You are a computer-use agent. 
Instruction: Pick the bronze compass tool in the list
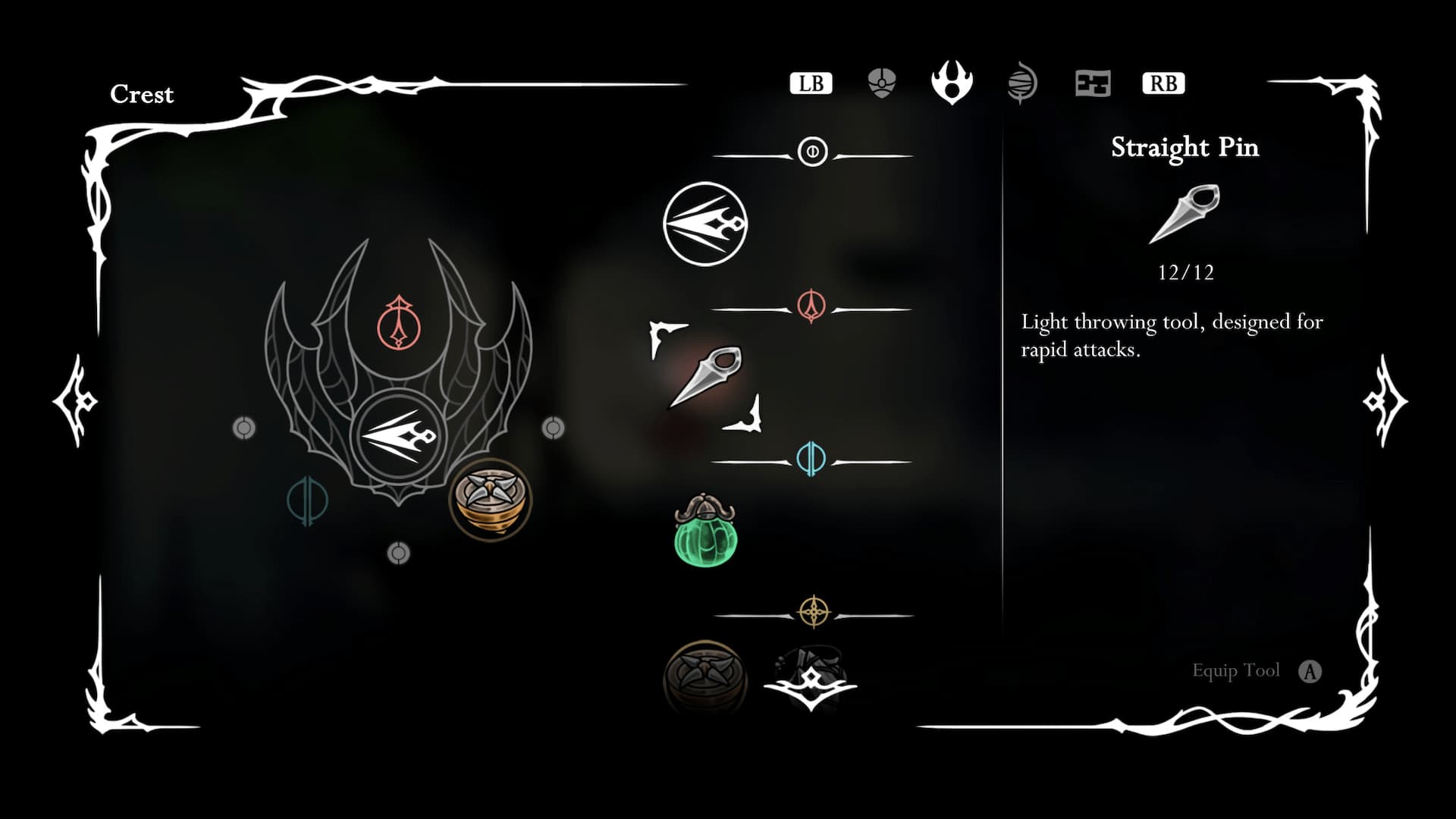coord(705,676)
